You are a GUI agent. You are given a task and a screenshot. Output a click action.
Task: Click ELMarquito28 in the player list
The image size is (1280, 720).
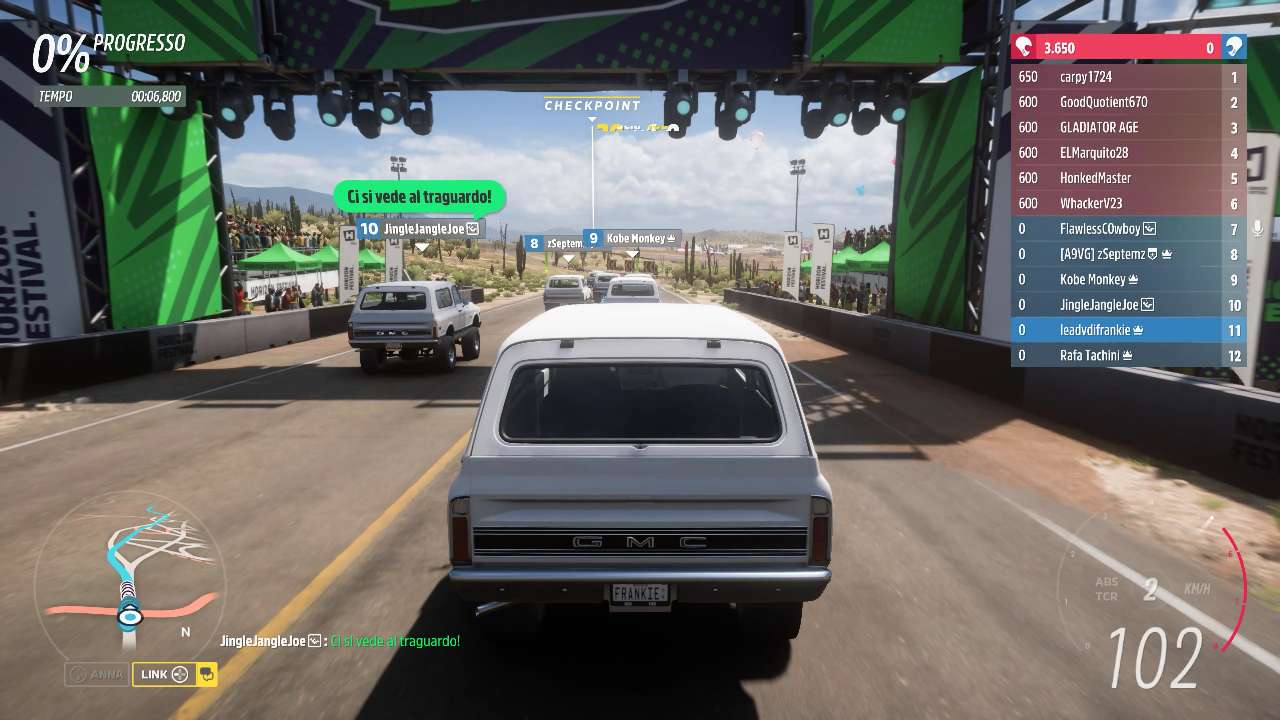[x=1128, y=153]
